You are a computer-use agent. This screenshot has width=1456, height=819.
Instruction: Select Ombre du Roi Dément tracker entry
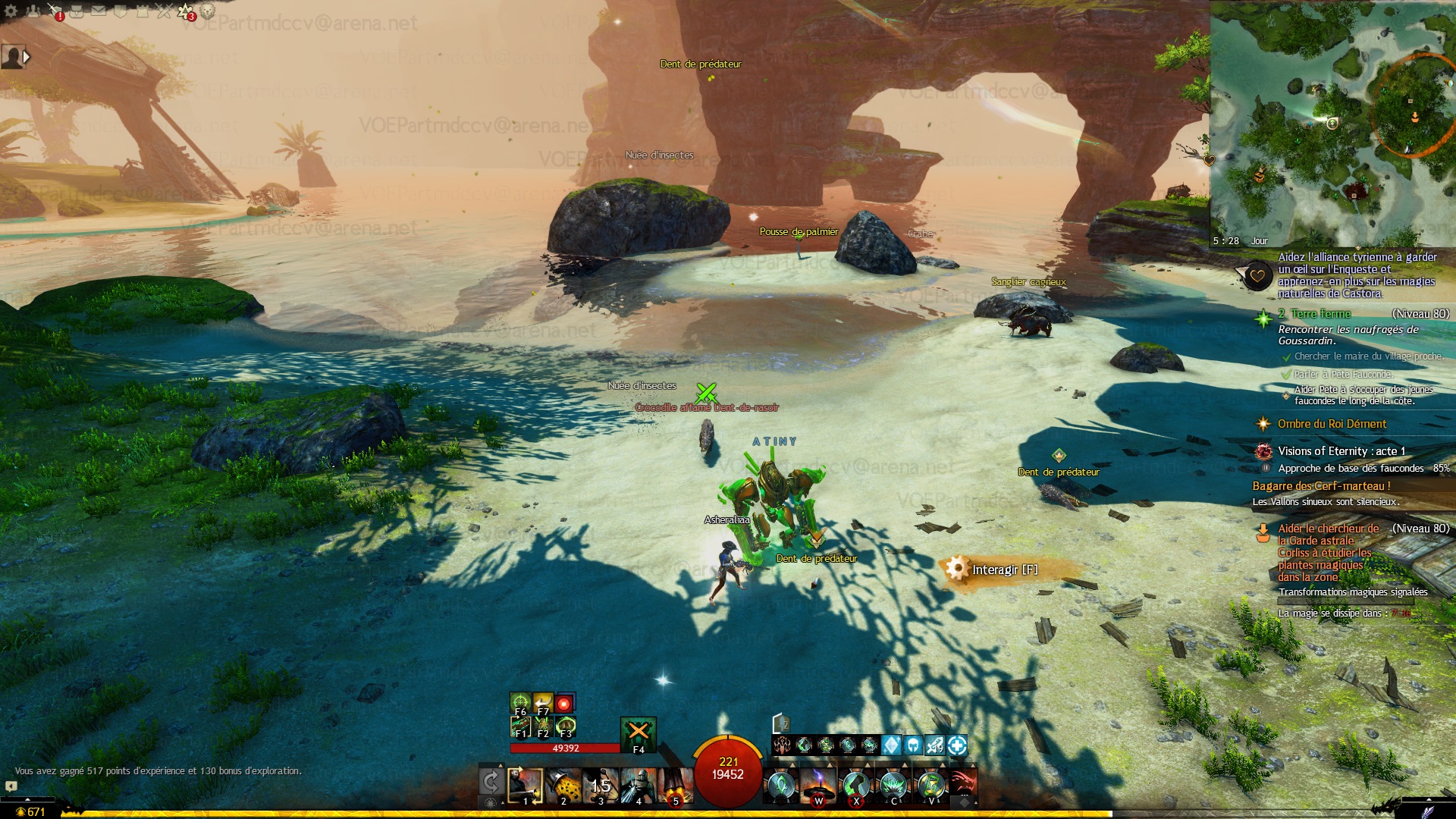(x=1332, y=424)
